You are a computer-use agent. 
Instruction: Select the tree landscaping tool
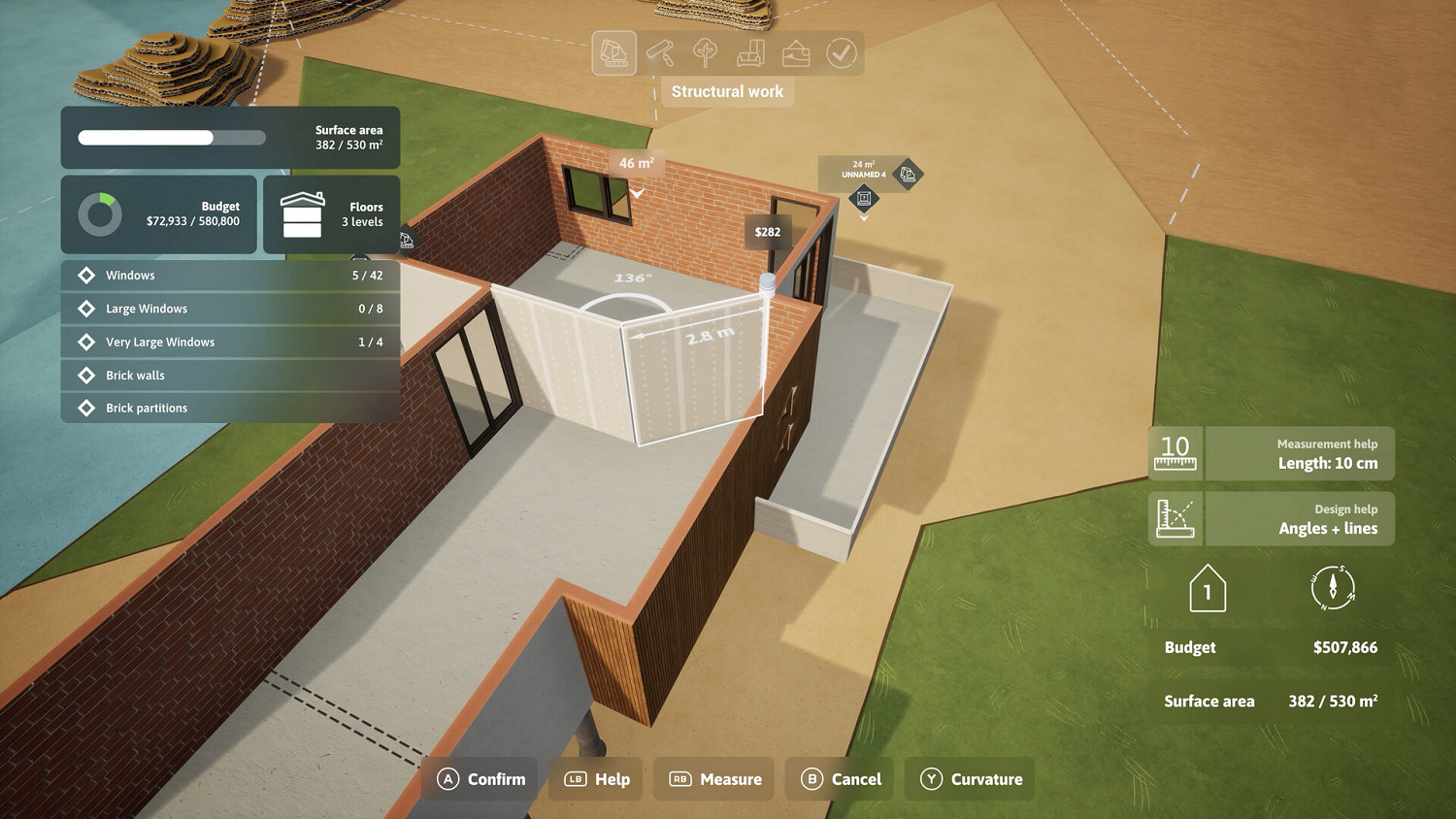(x=704, y=52)
